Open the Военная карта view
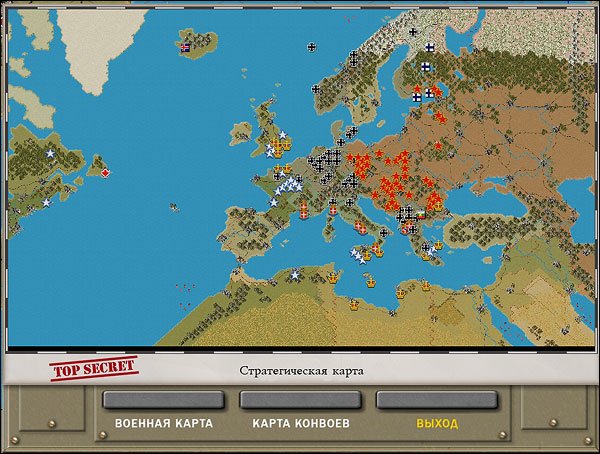Viewport: 600px width, 454px height. pyautogui.click(x=164, y=401)
